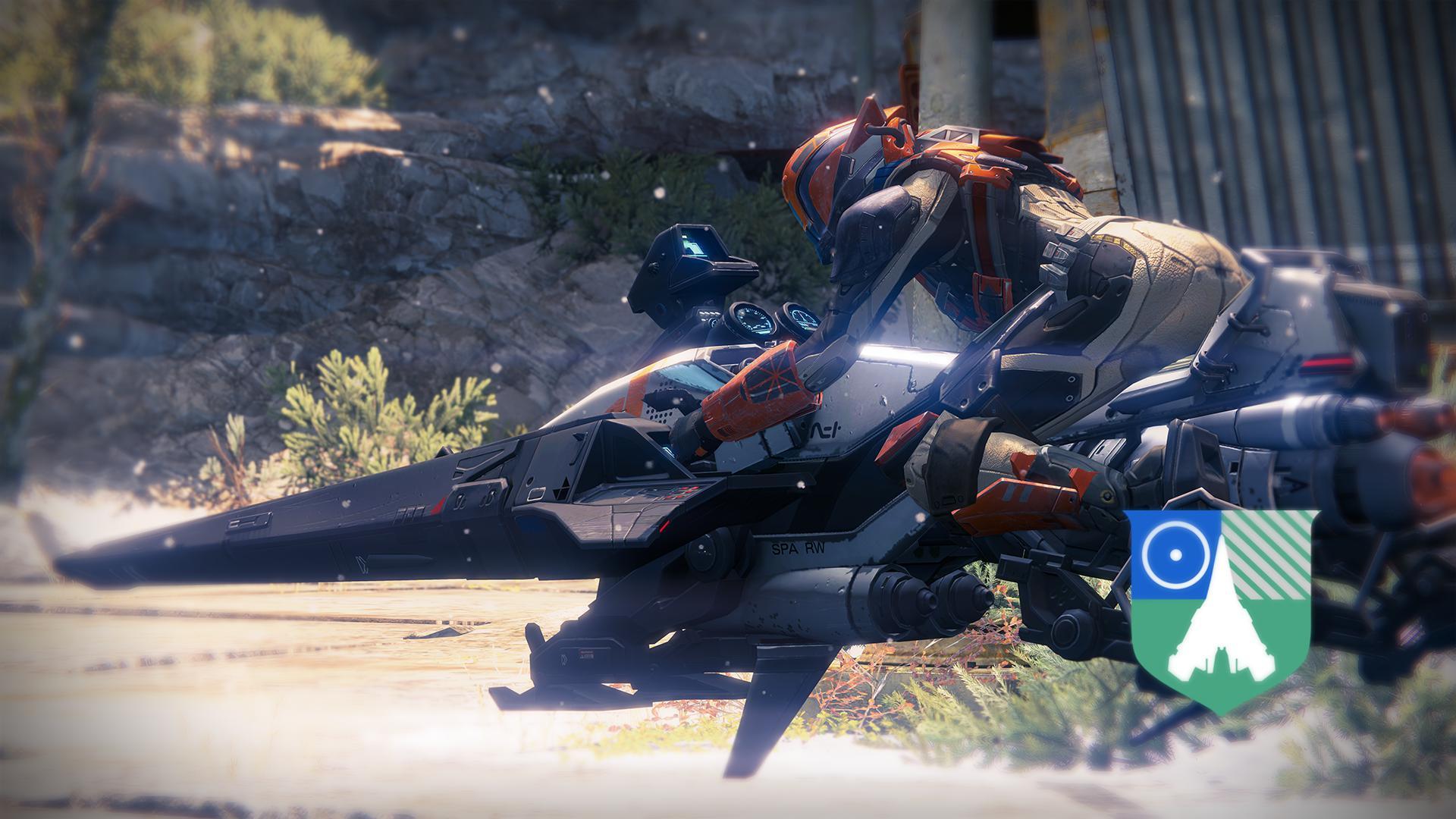Click the blue and green shield emblem
1456x819 pixels.
[1221, 607]
